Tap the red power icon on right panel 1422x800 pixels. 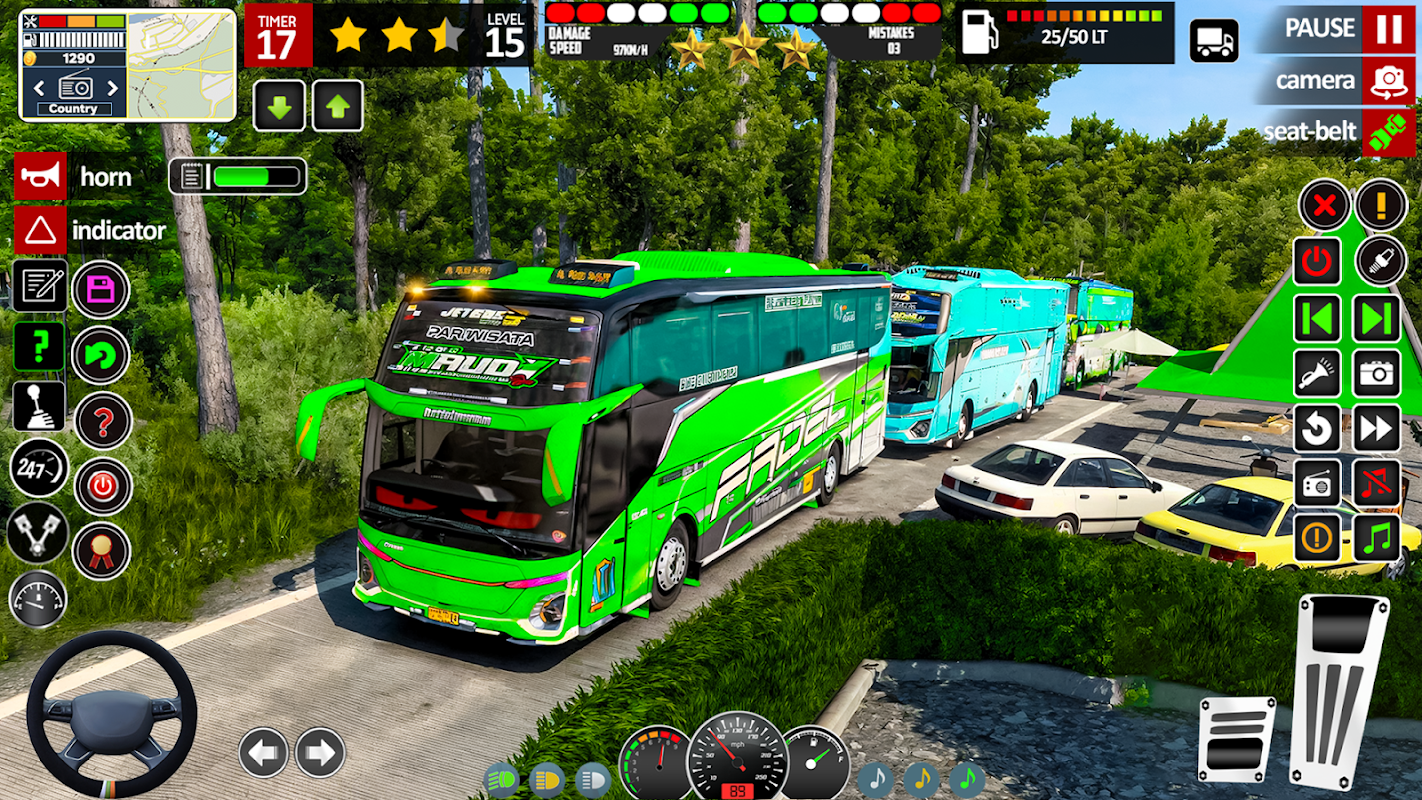[1317, 262]
